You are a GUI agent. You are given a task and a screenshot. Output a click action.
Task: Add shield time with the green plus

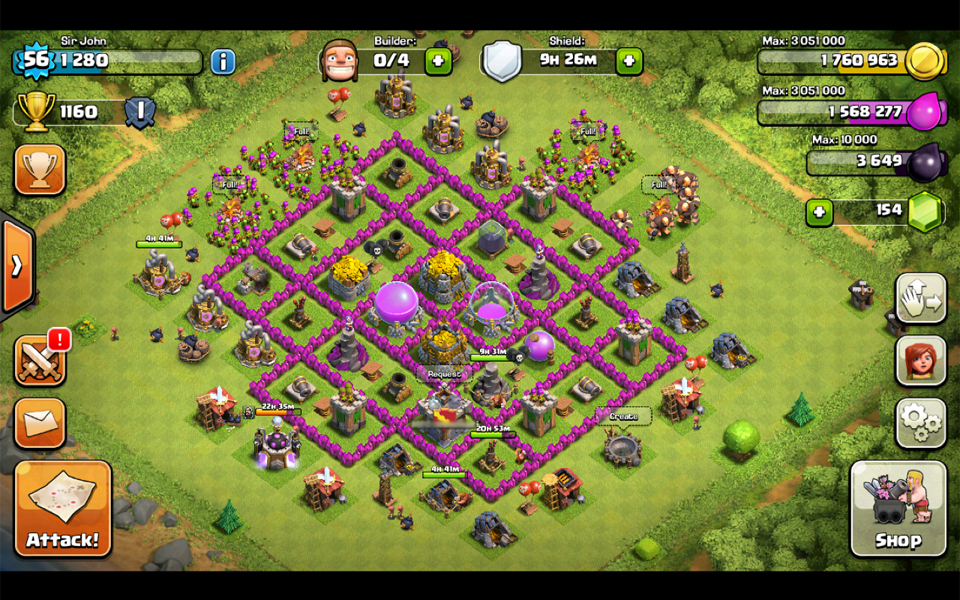(629, 61)
